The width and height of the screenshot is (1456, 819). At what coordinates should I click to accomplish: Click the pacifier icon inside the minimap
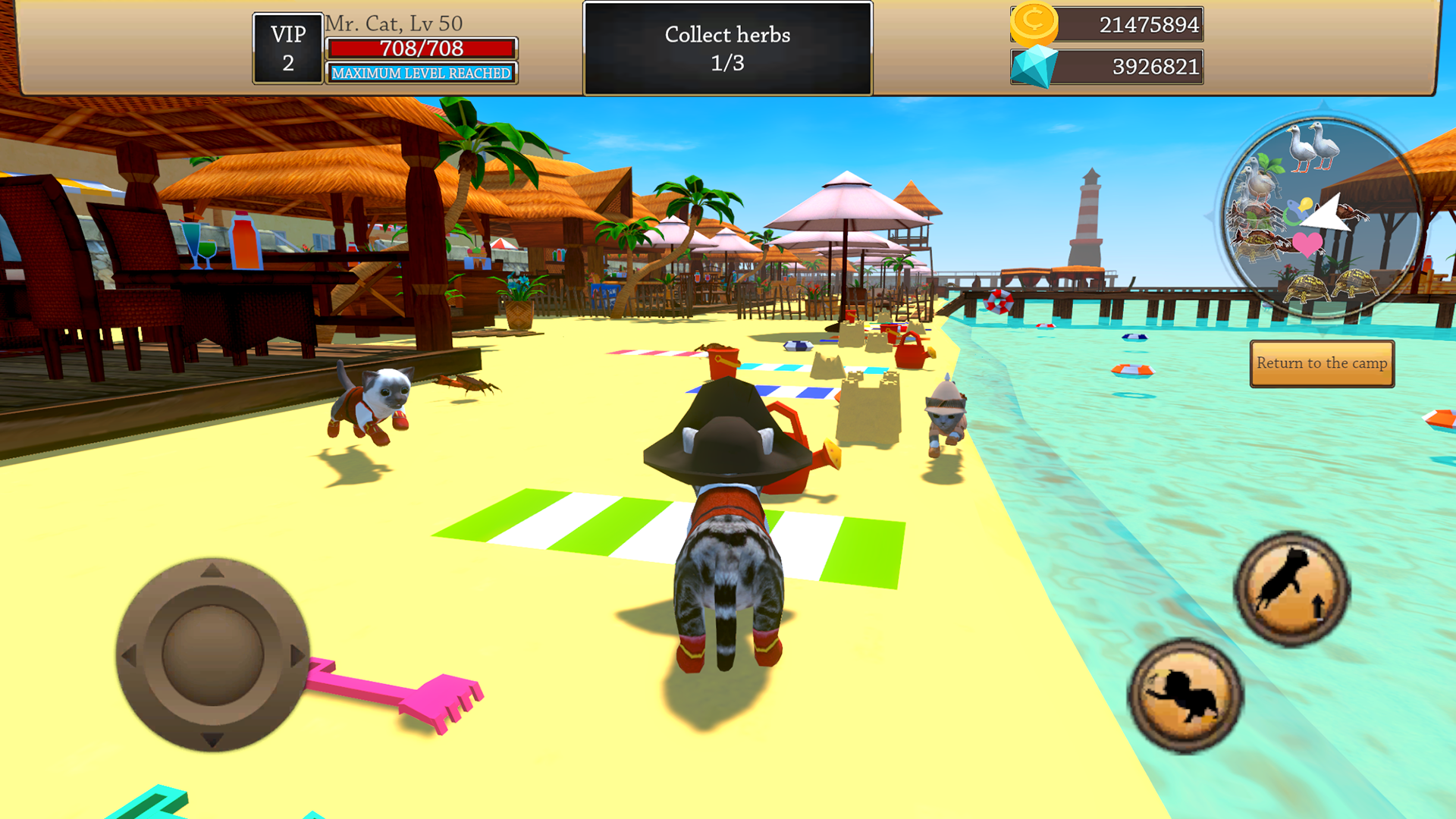pos(1296,211)
